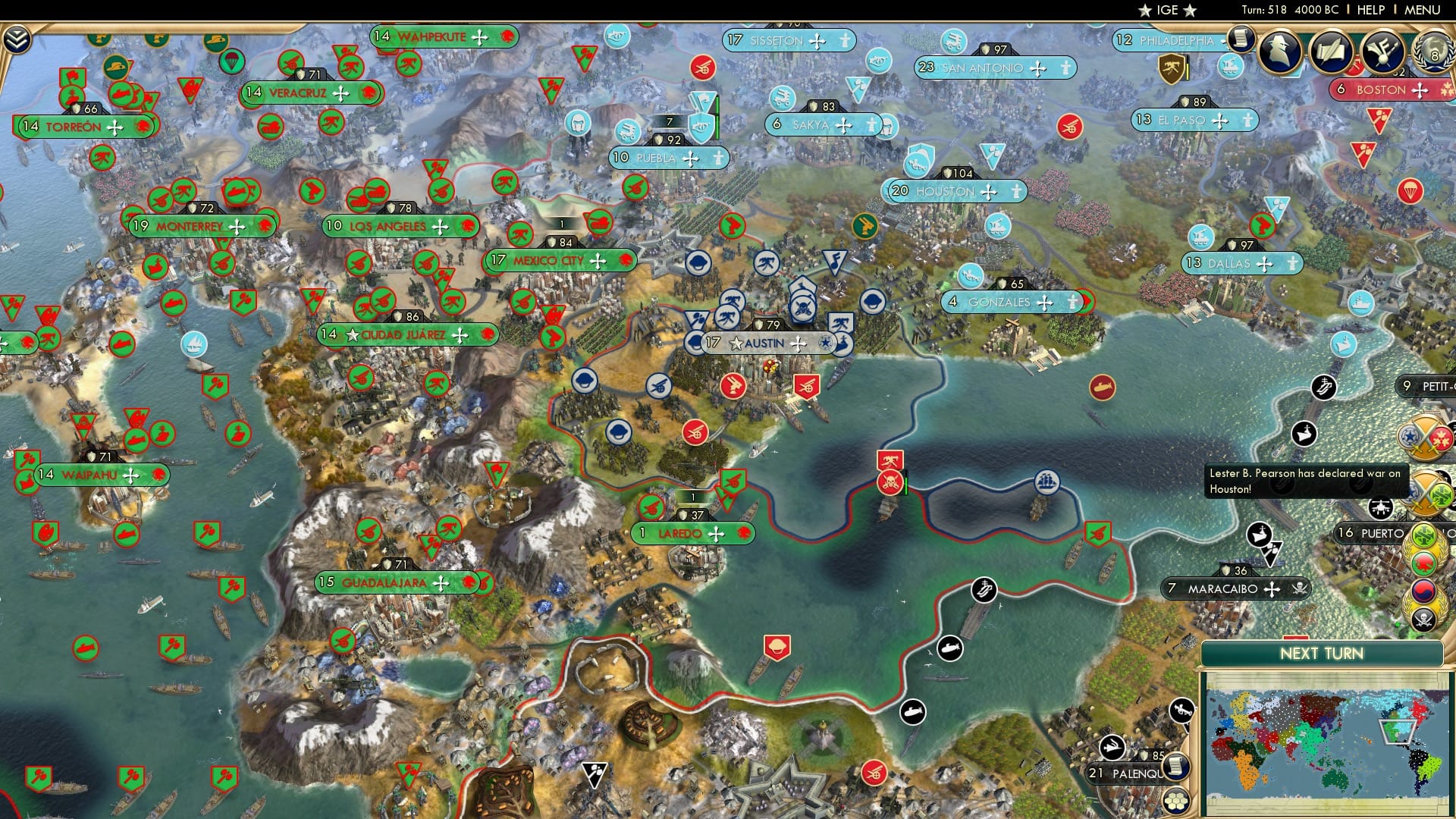
Task: Click the green city-state arrows notification icon
Action: click(x=1423, y=535)
